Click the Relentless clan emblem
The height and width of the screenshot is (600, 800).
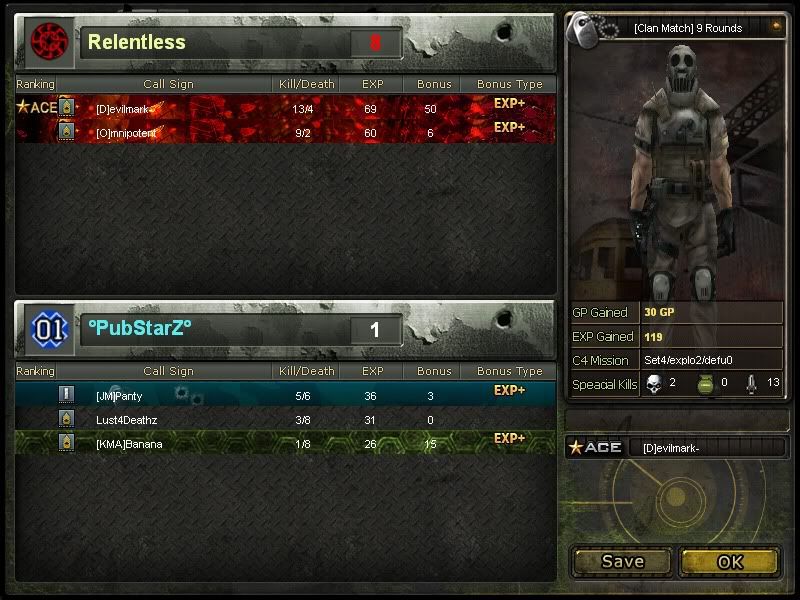(x=46, y=41)
